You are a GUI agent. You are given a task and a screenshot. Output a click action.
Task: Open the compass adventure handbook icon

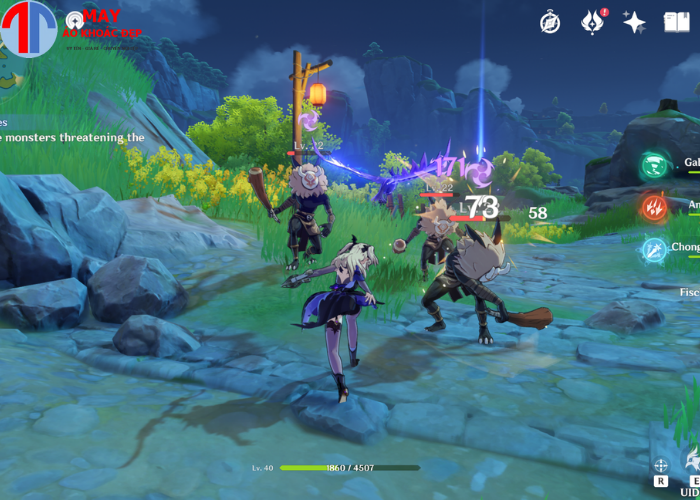click(550, 22)
